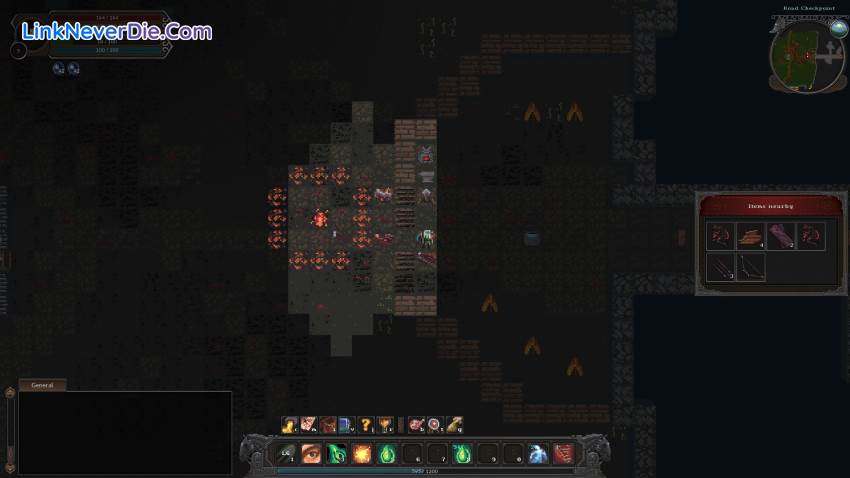Select the purple cloth item nearby

[780, 236]
